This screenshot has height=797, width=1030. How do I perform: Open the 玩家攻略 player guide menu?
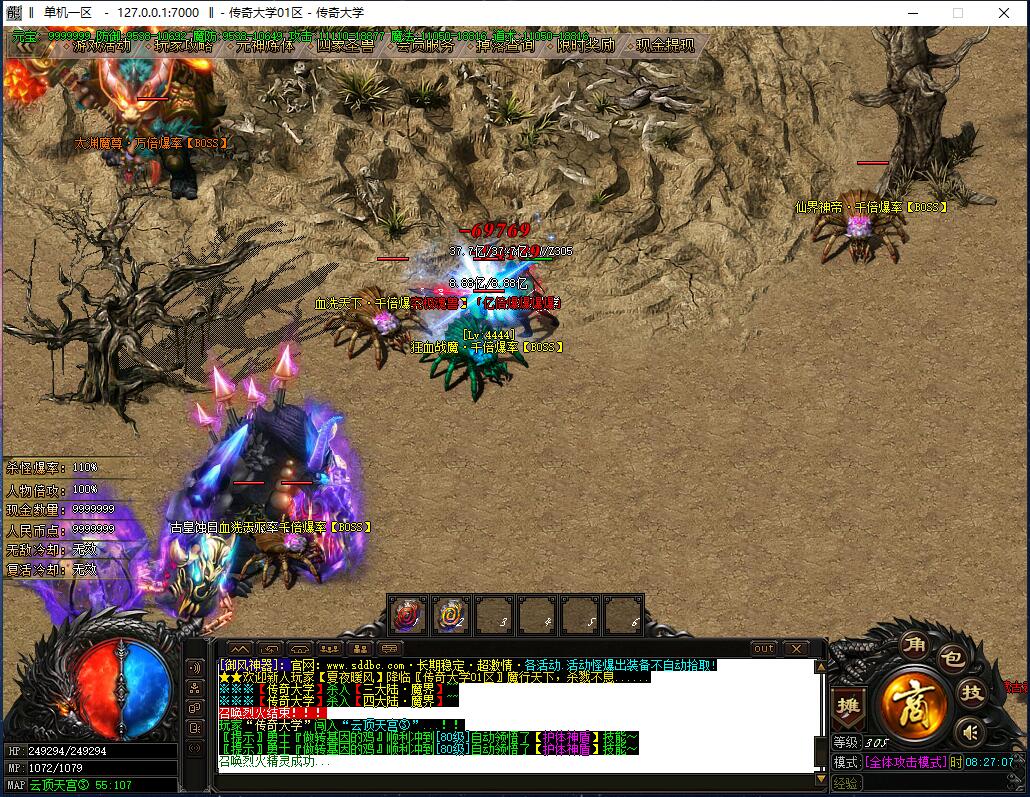click(183, 45)
